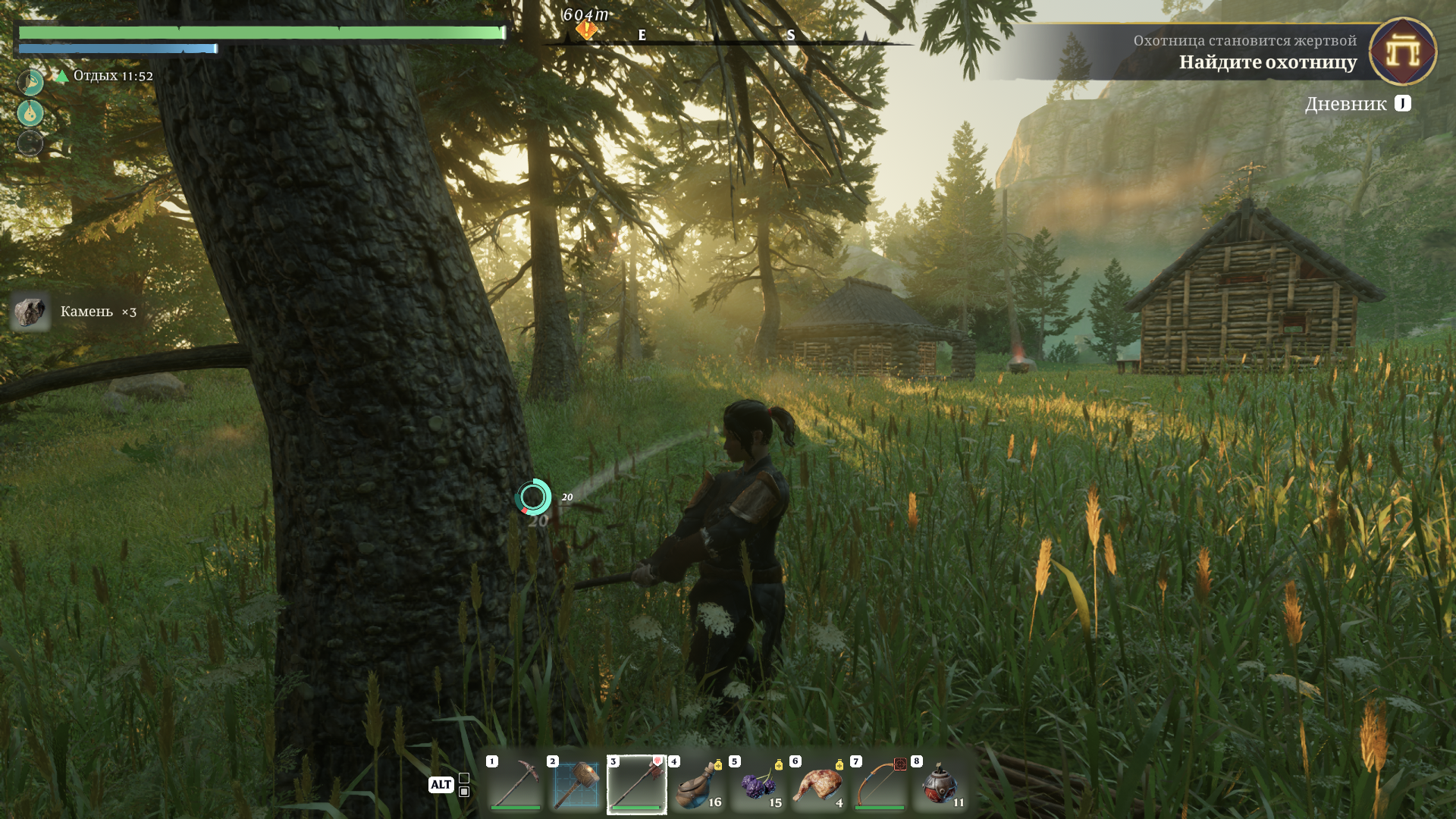Equip the building hammer in slot 2

576,784
